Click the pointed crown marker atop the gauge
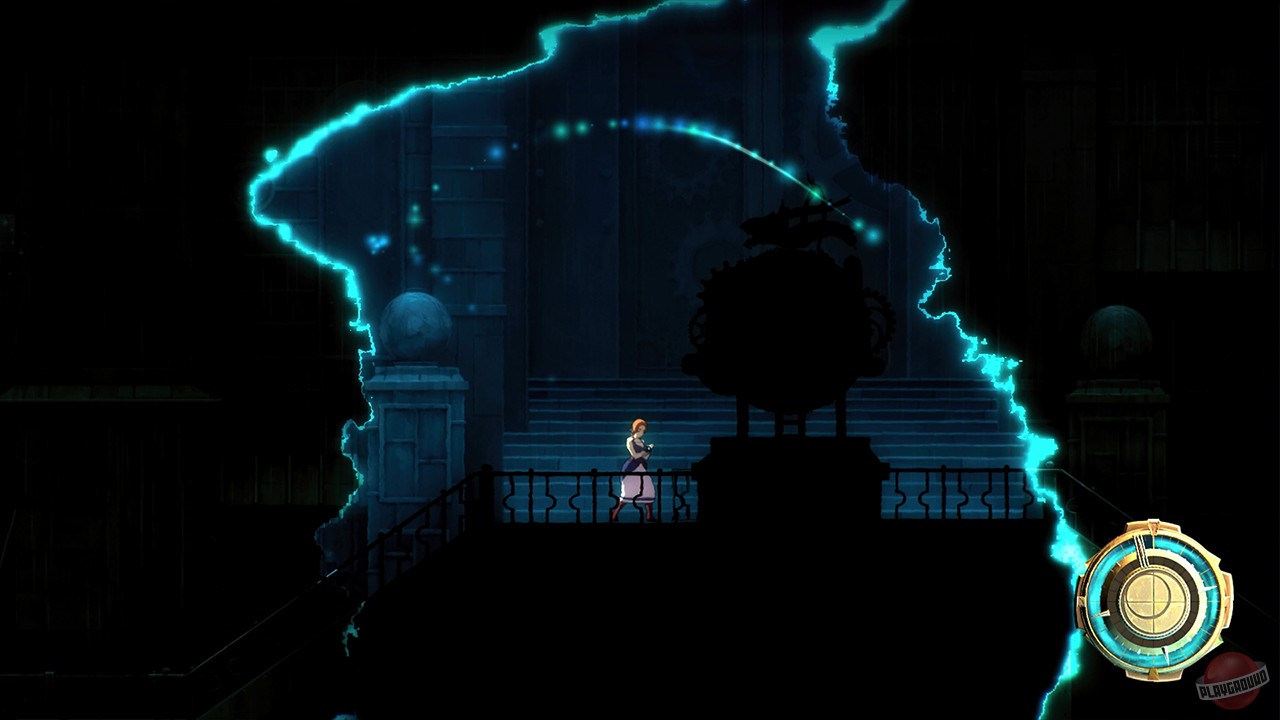 pyautogui.click(x=1151, y=527)
